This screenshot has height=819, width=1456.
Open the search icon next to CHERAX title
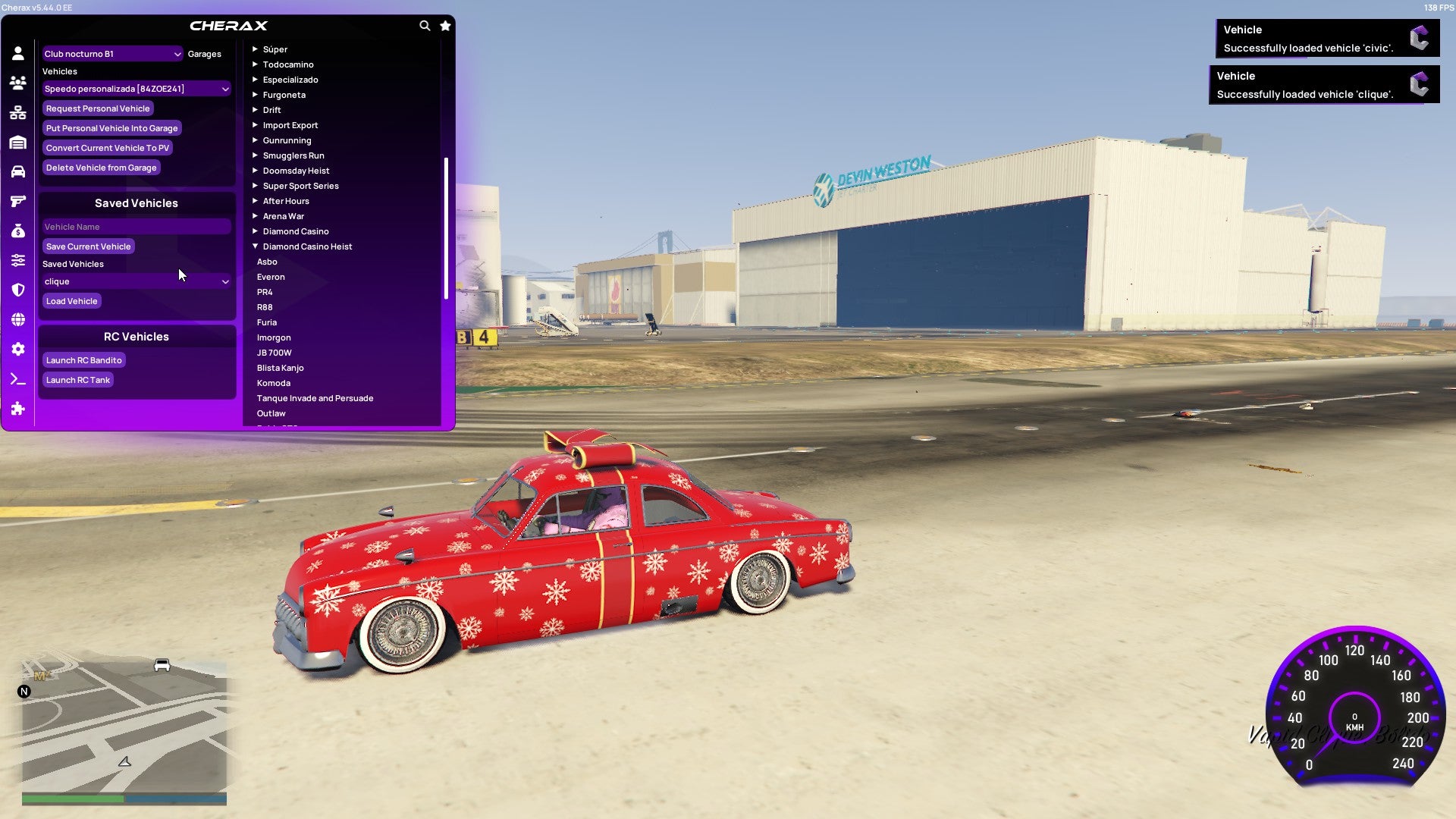point(425,25)
